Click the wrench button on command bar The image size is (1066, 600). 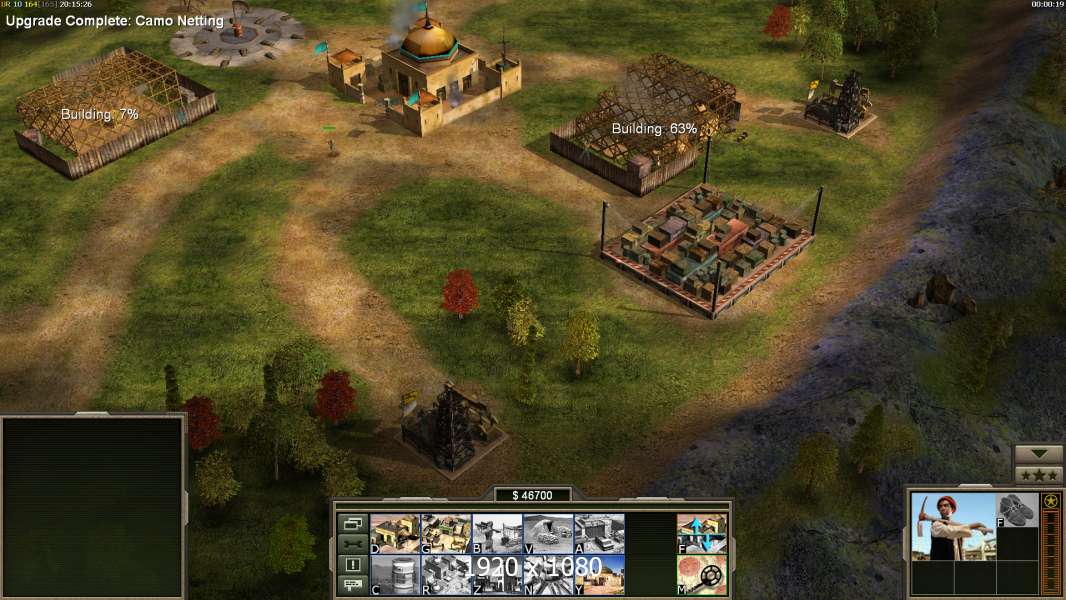click(x=352, y=544)
